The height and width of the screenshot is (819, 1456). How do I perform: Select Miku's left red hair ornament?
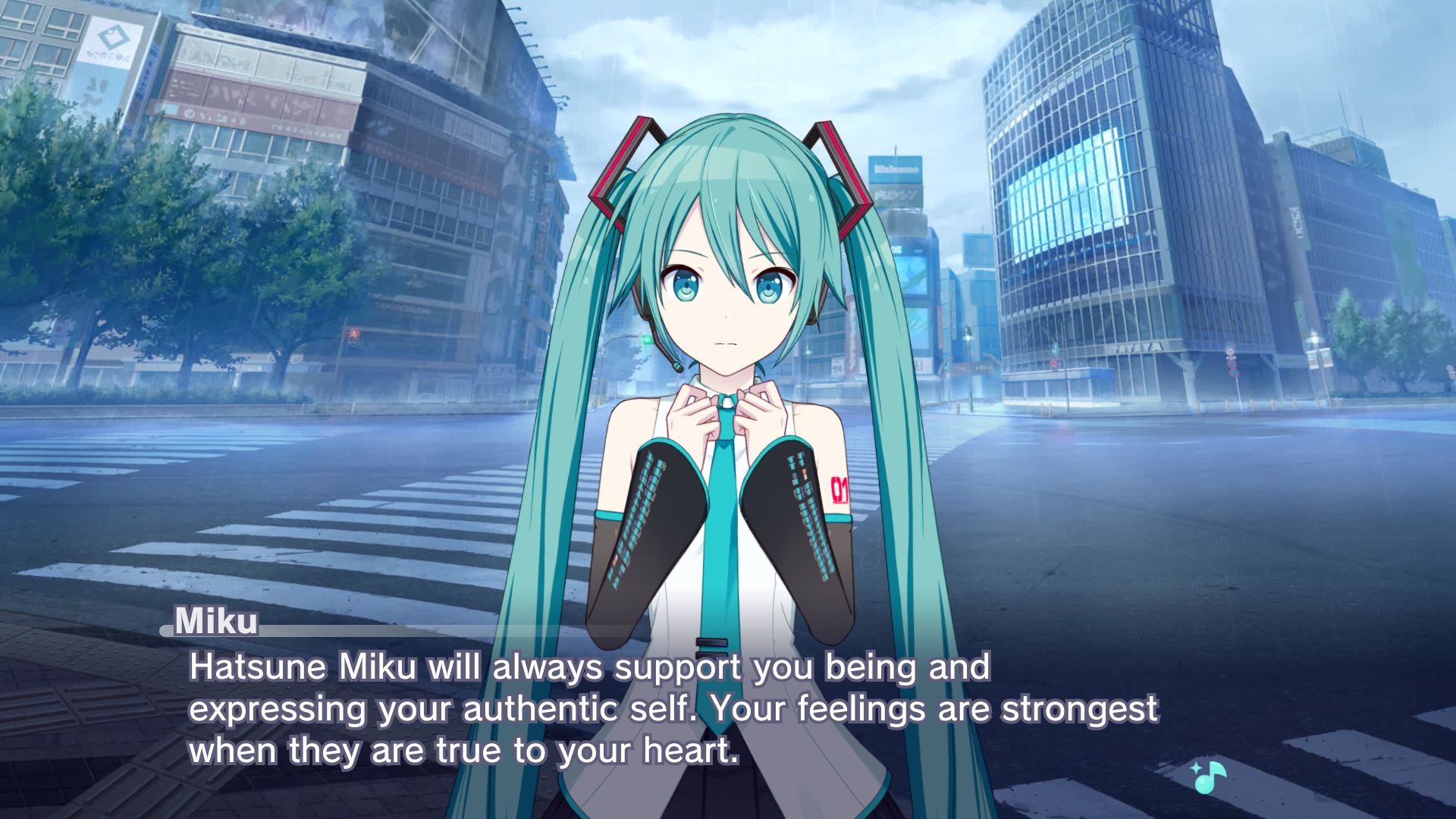[629, 159]
